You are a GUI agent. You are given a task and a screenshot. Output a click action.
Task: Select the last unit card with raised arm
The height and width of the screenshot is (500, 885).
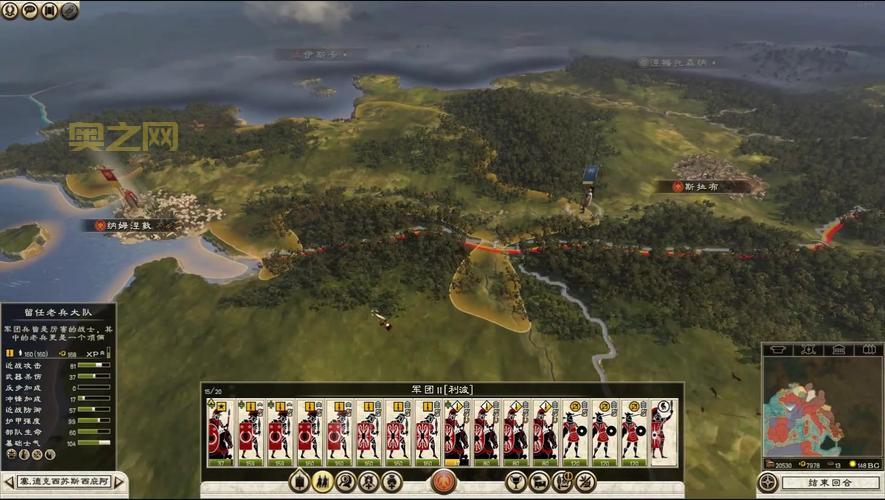[662, 432]
